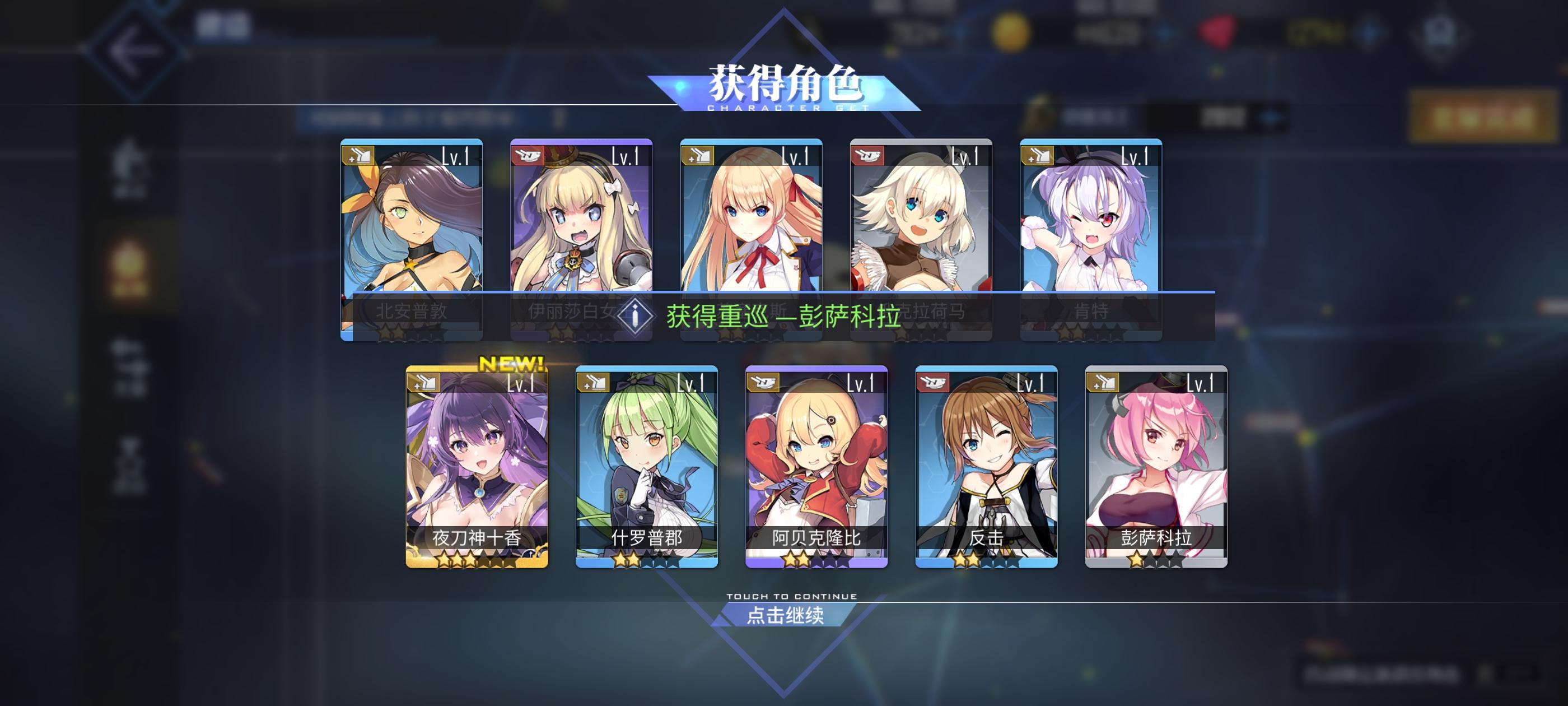1568x706 pixels.
Task: Click the circular badge on 夜刀神十香's star bar
Action: click(x=530, y=554)
